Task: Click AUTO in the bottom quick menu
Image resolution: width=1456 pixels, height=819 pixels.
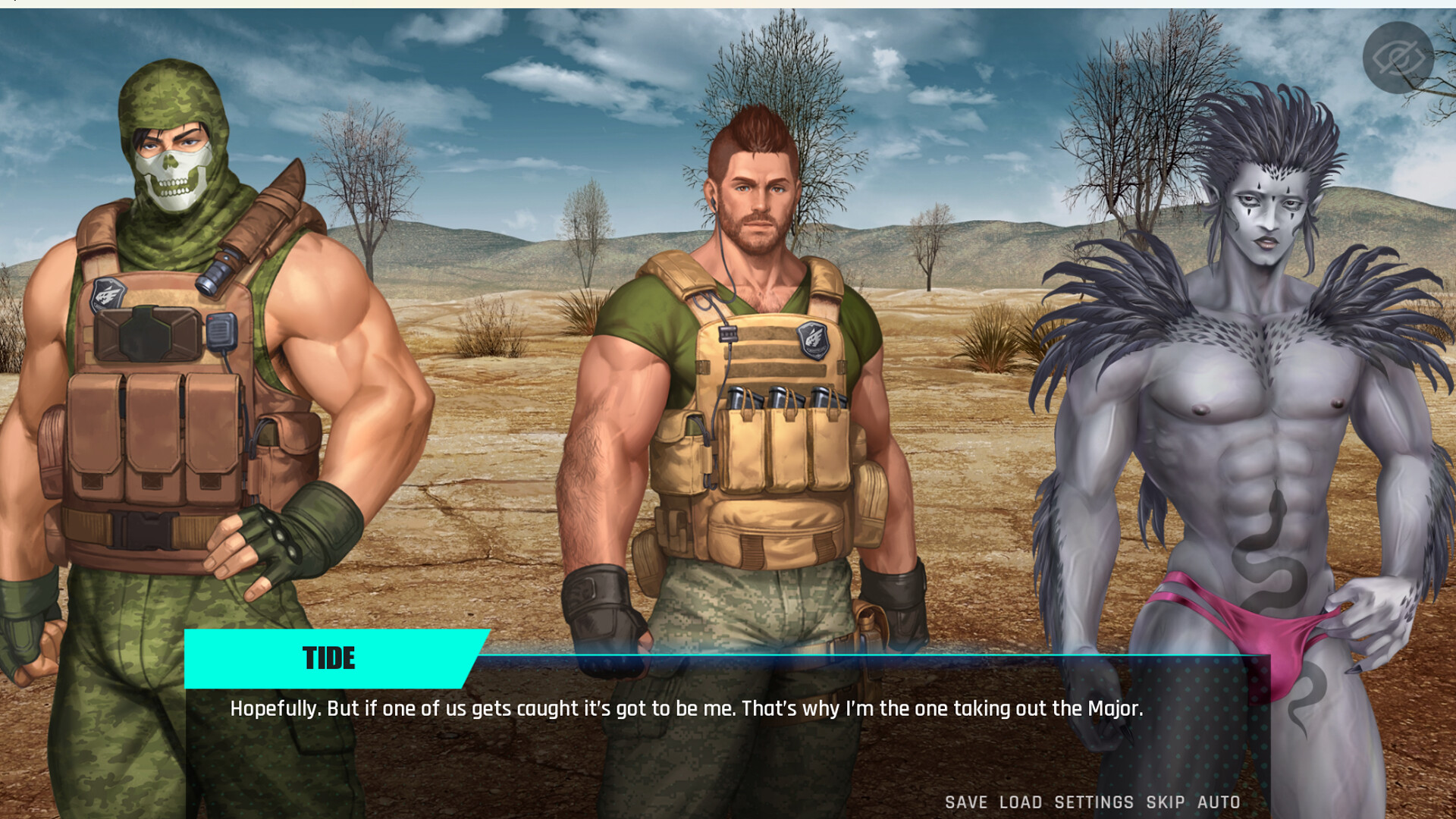Action: [x=1219, y=802]
